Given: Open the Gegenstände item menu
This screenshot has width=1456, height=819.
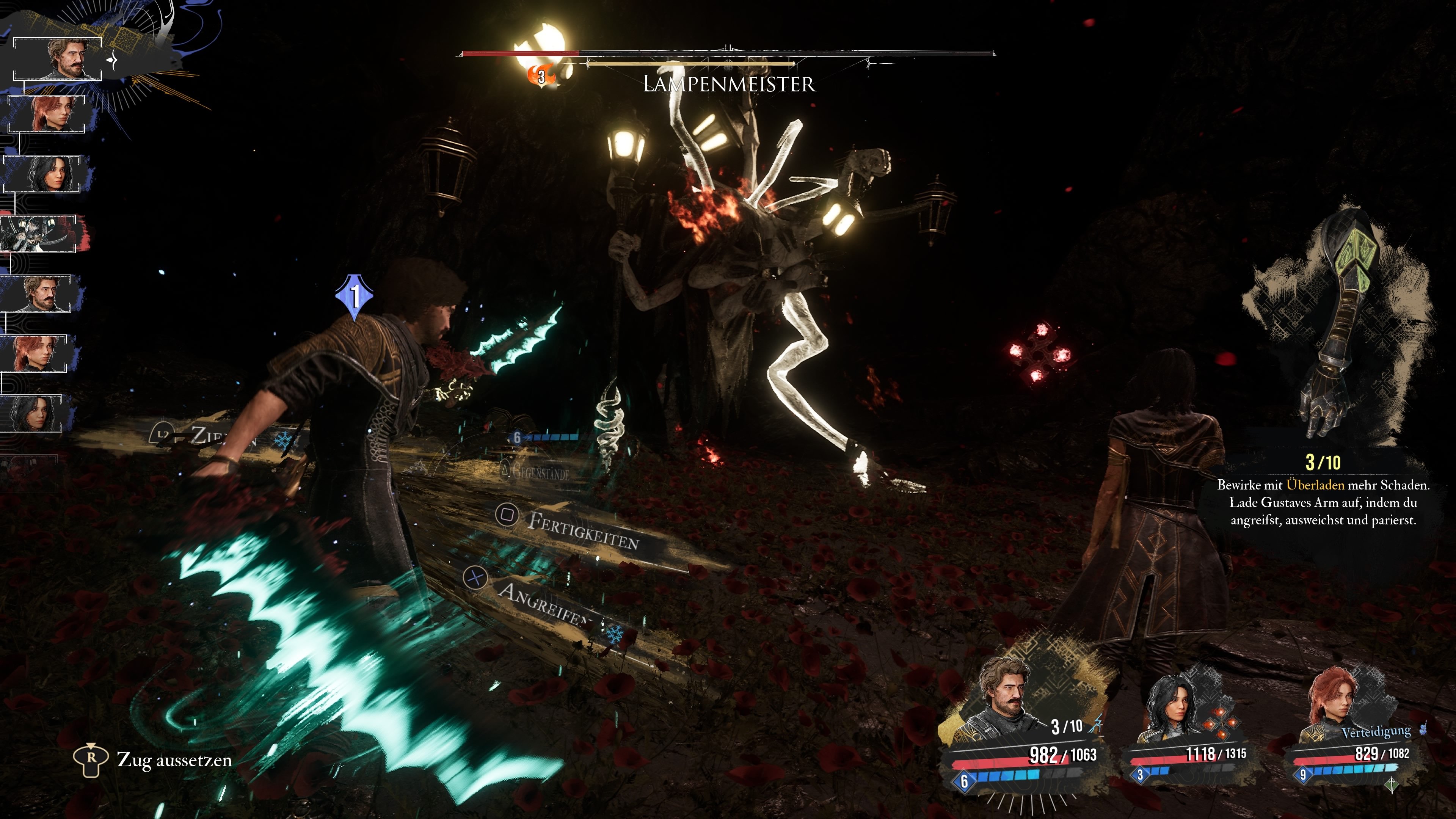Looking at the screenshot, I should tap(540, 471).
